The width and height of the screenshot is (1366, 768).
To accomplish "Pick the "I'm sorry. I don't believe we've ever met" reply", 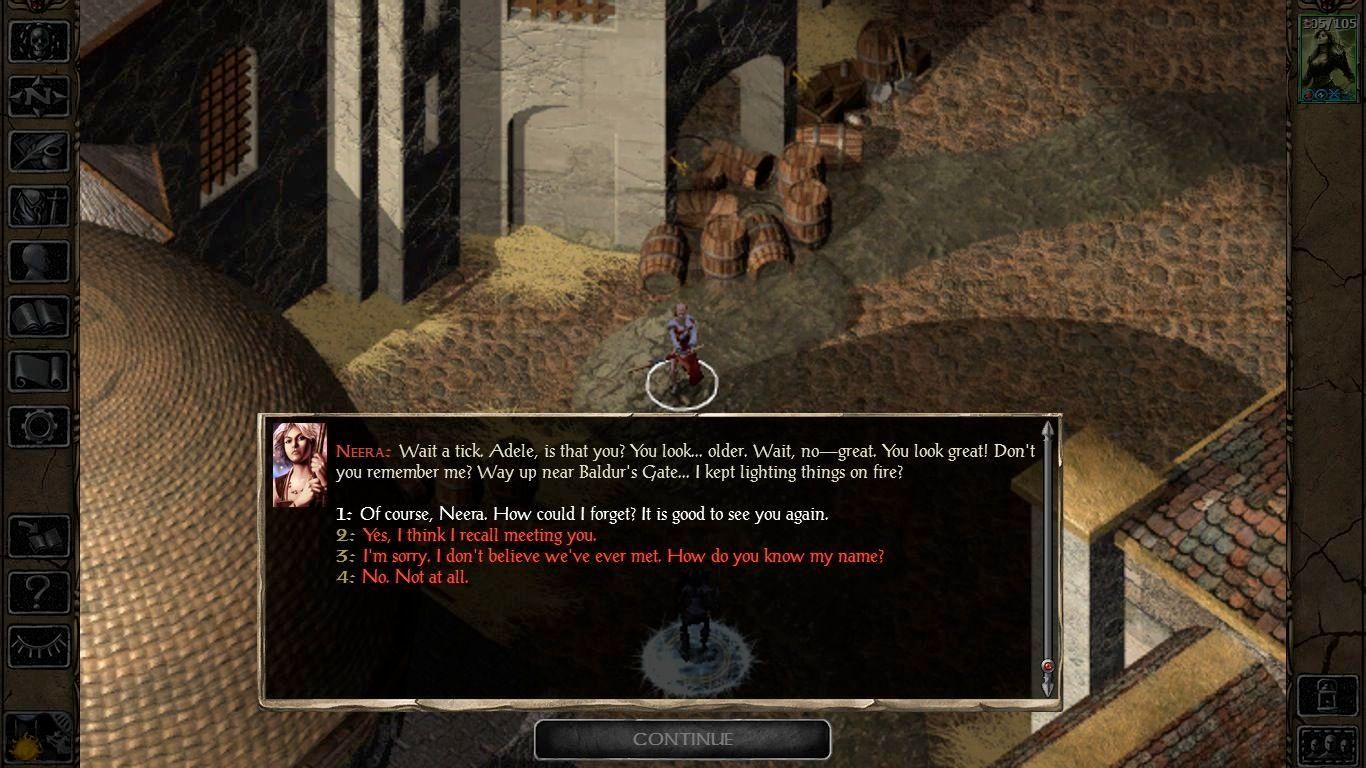I will [622, 557].
